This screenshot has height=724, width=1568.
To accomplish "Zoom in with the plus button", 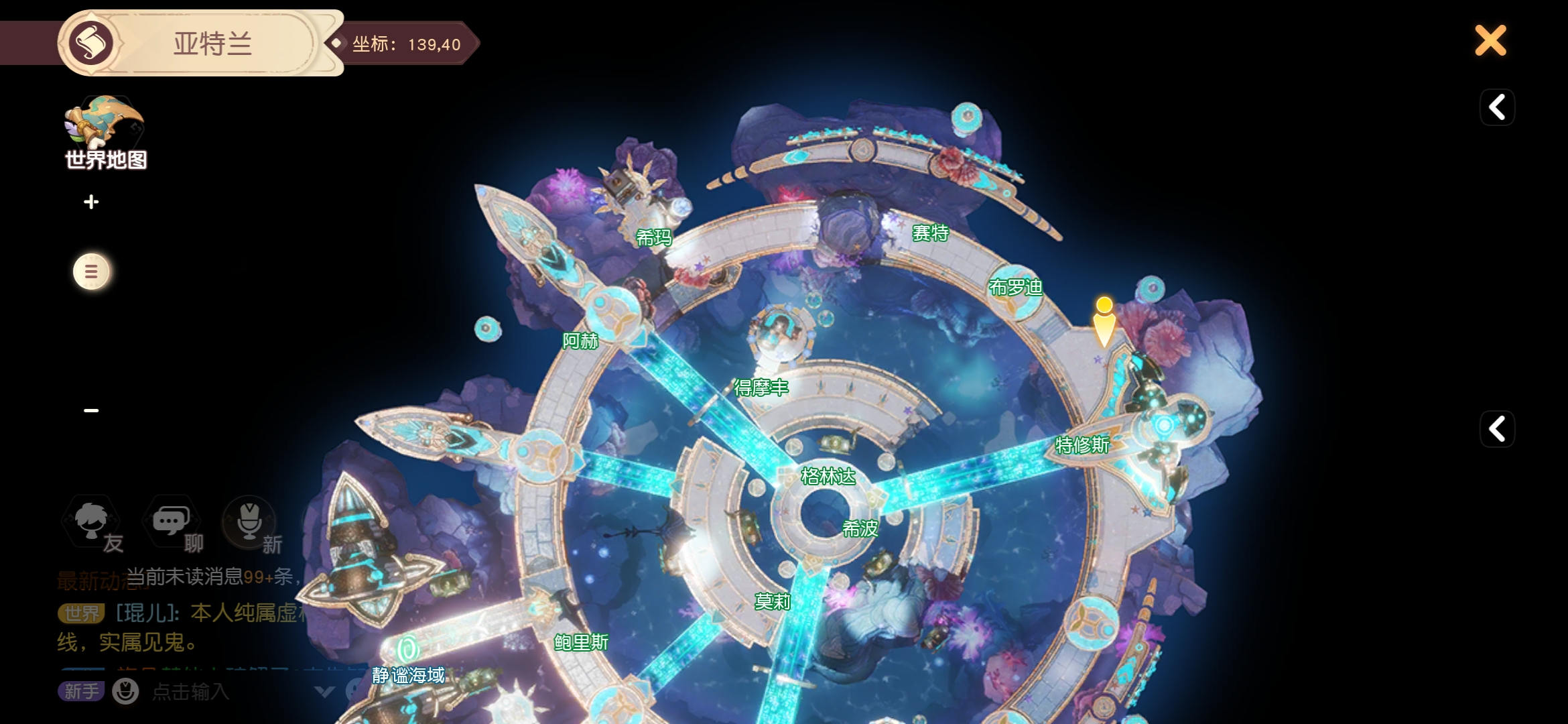I will [91, 202].
